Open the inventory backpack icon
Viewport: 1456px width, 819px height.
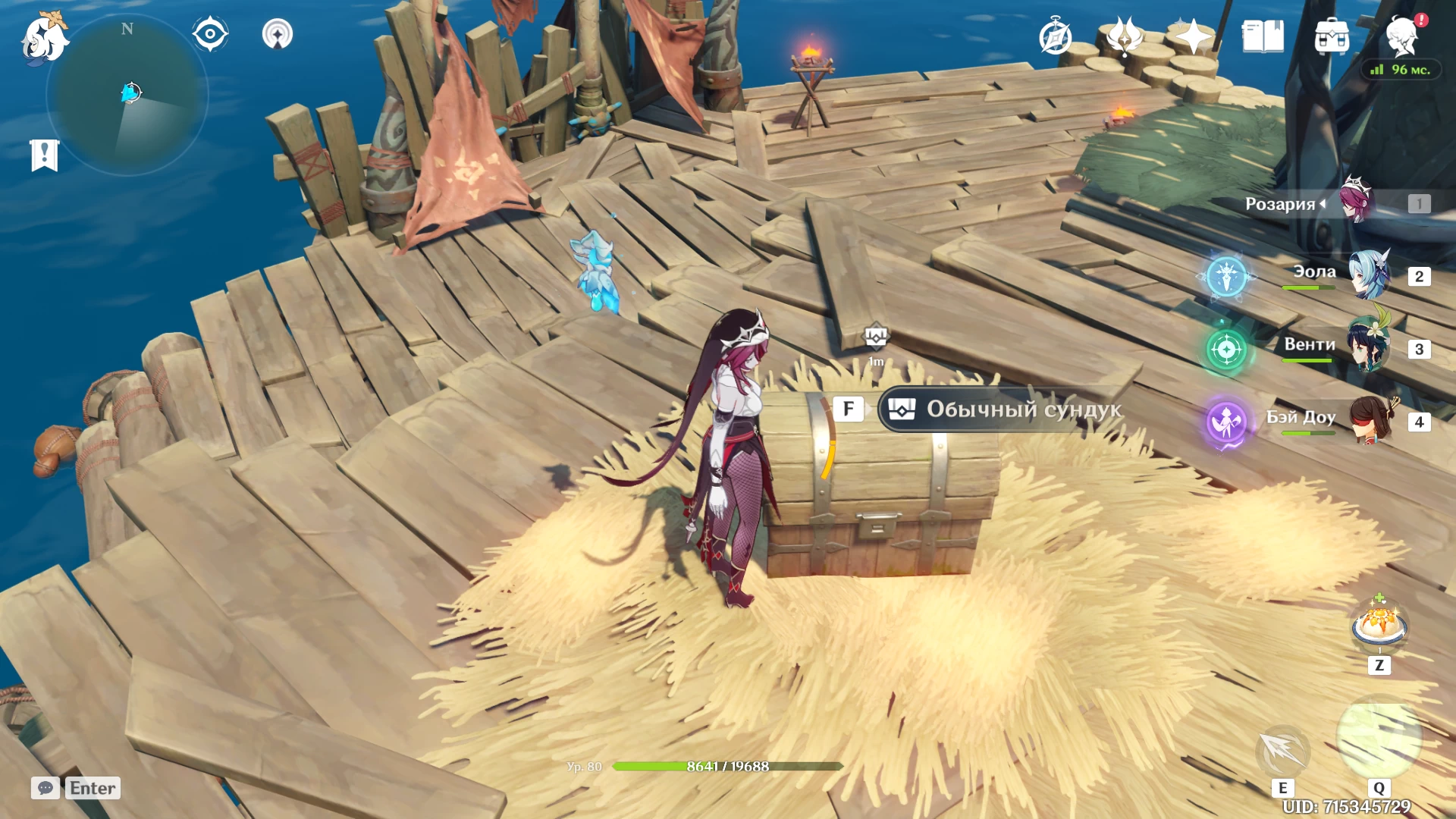click(x=1332, y=37)
